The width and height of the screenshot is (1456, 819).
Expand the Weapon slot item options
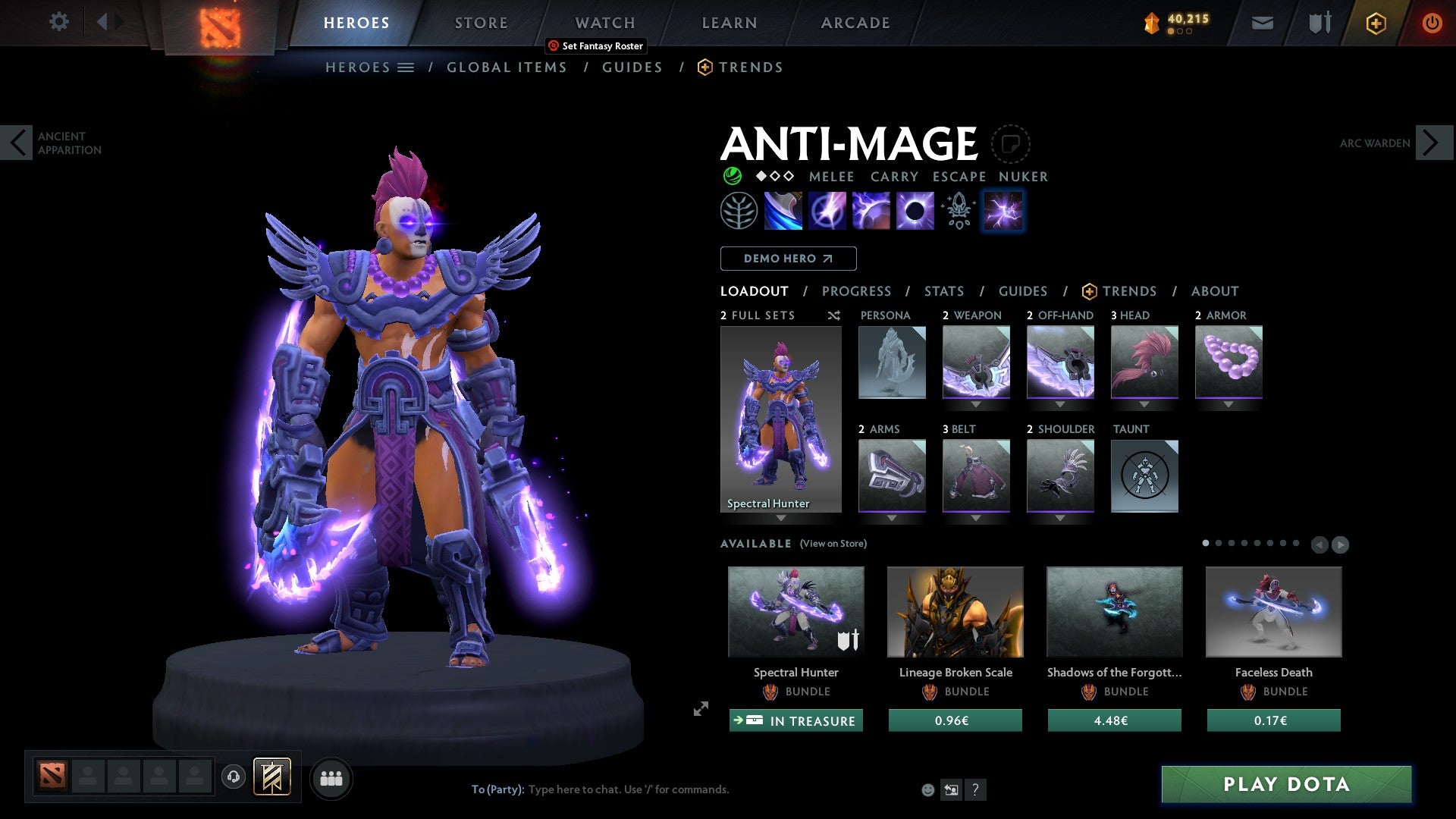point(977,404)
